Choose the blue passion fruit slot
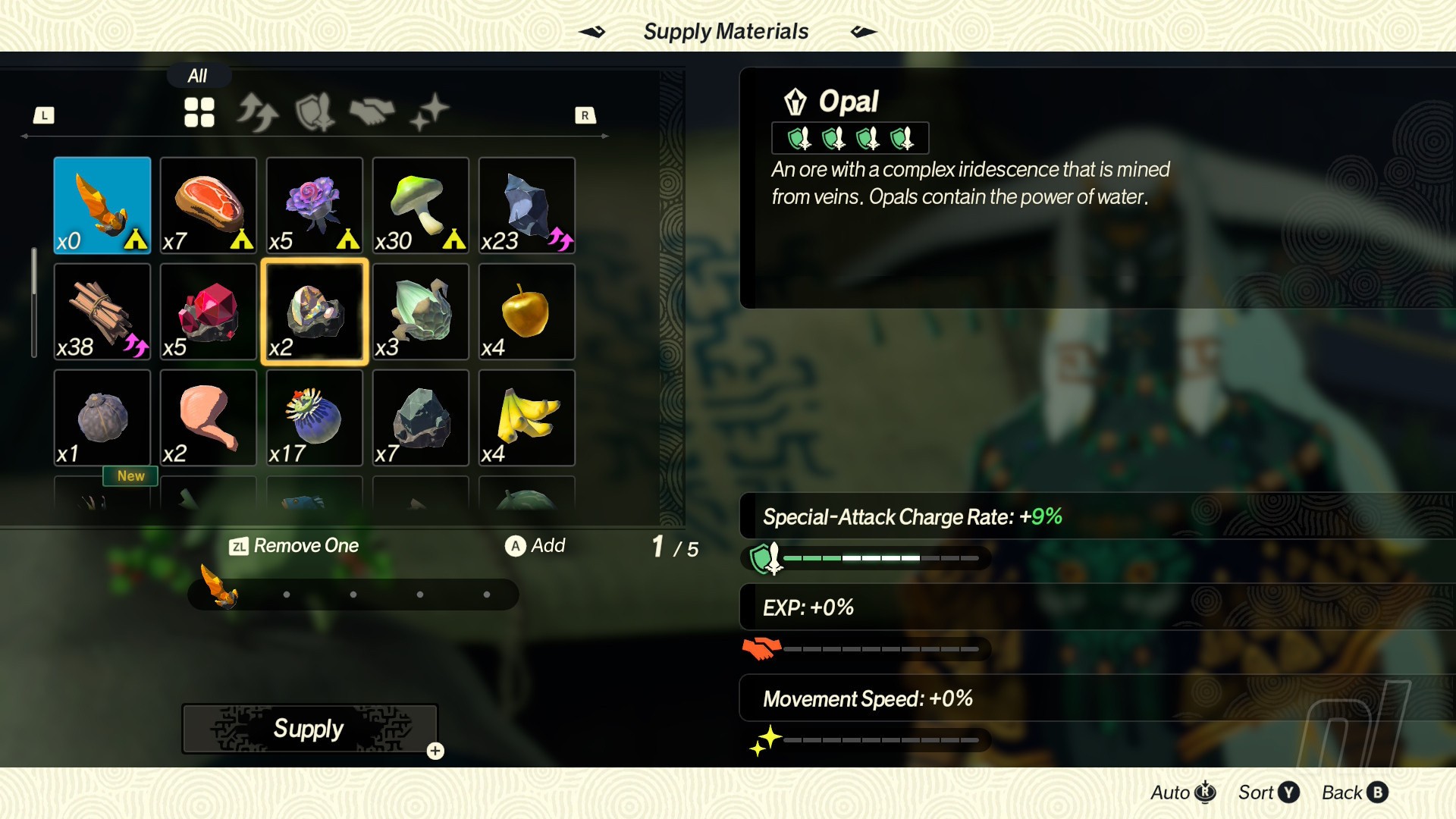The height and width of the screenshot is (819, 1456). [315, 417]
